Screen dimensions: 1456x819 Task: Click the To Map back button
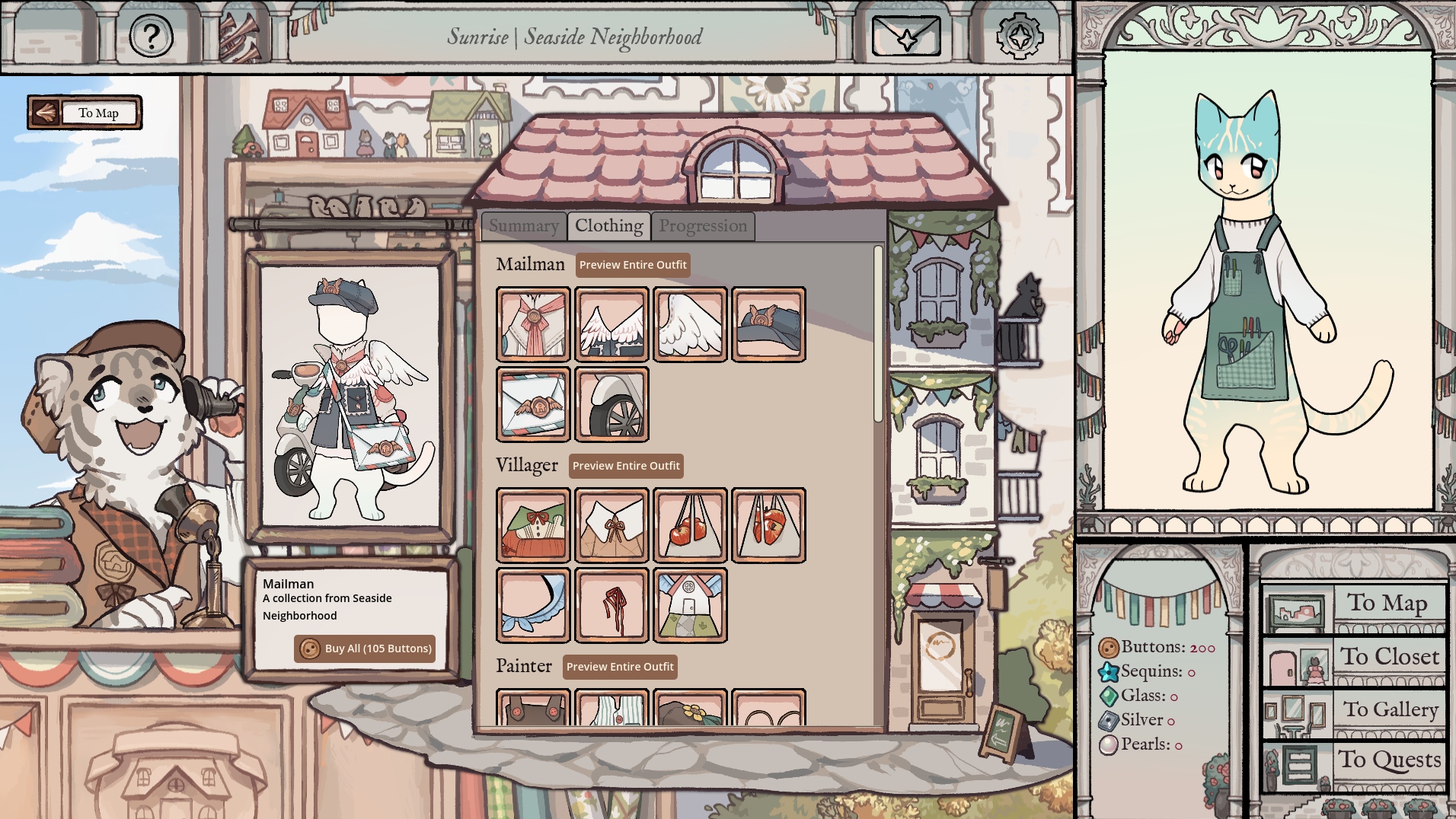tap(85, 113)
